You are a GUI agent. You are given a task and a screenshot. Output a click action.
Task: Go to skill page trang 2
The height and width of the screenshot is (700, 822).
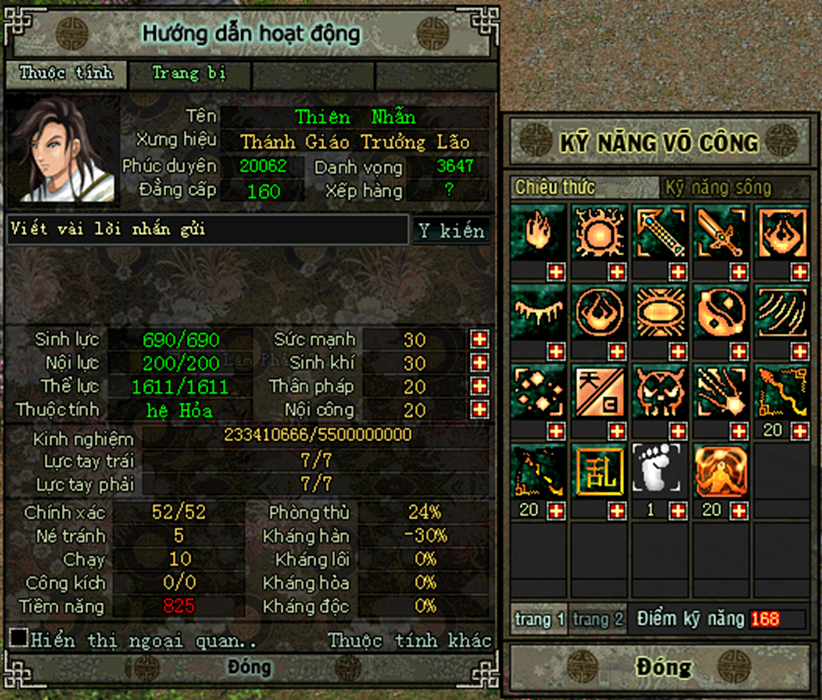pos(598,619)
